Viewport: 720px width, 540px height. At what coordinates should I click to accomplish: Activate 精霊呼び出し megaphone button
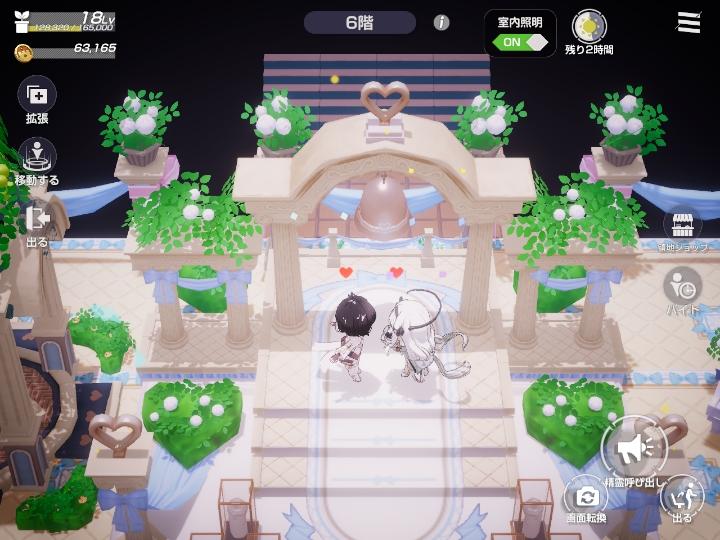pyautogui.click(x=634, y=447)
